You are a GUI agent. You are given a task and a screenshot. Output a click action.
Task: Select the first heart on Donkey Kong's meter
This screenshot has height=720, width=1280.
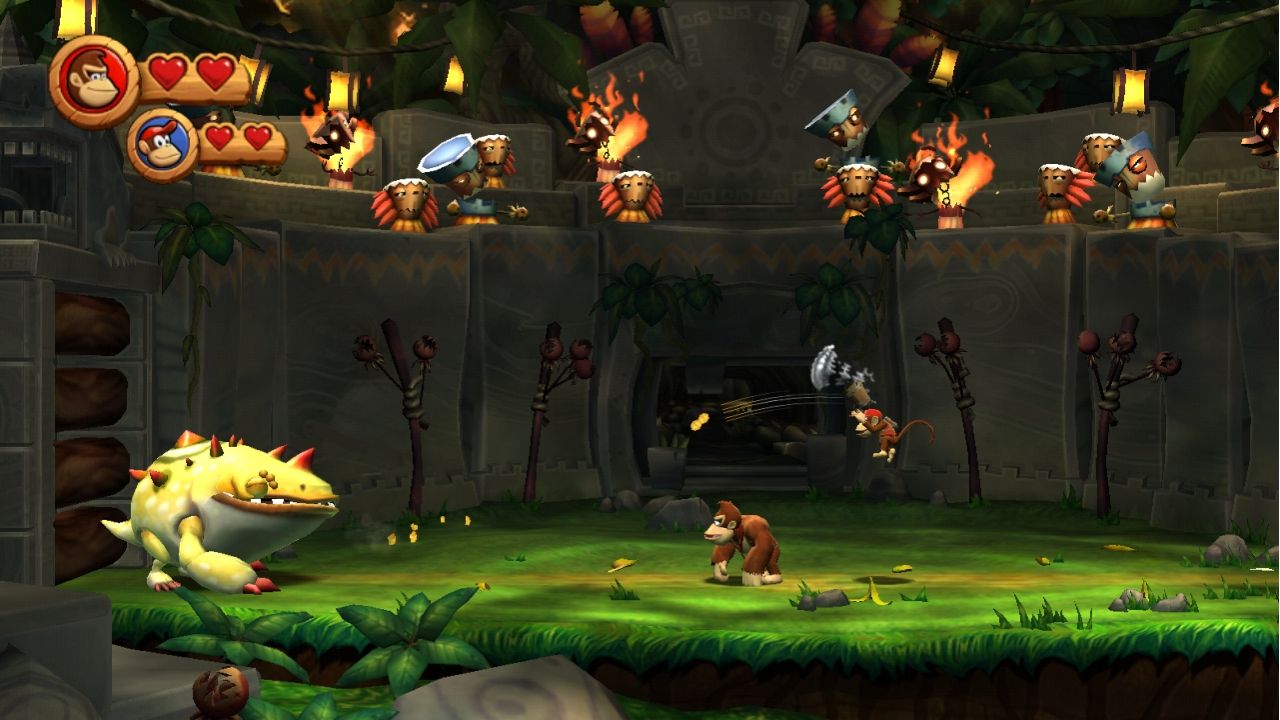click(x=169, y=70)
